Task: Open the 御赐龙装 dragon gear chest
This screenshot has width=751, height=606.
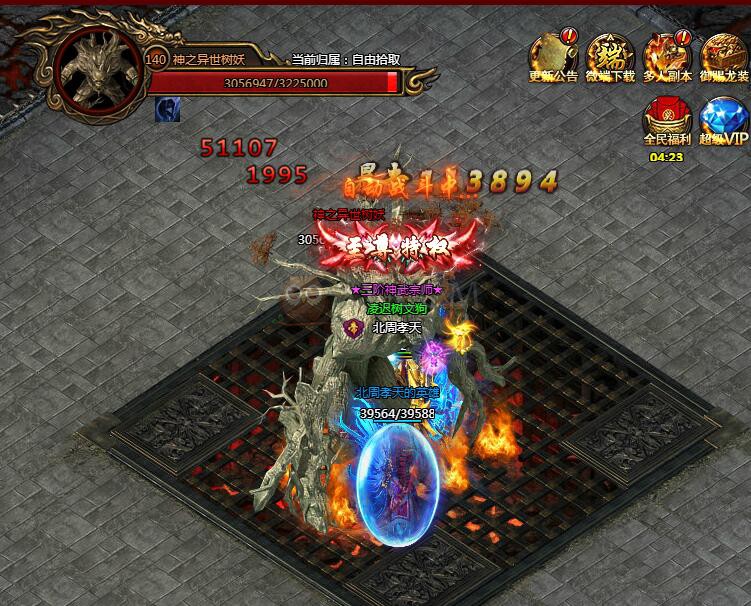Action: coord(724,56)
